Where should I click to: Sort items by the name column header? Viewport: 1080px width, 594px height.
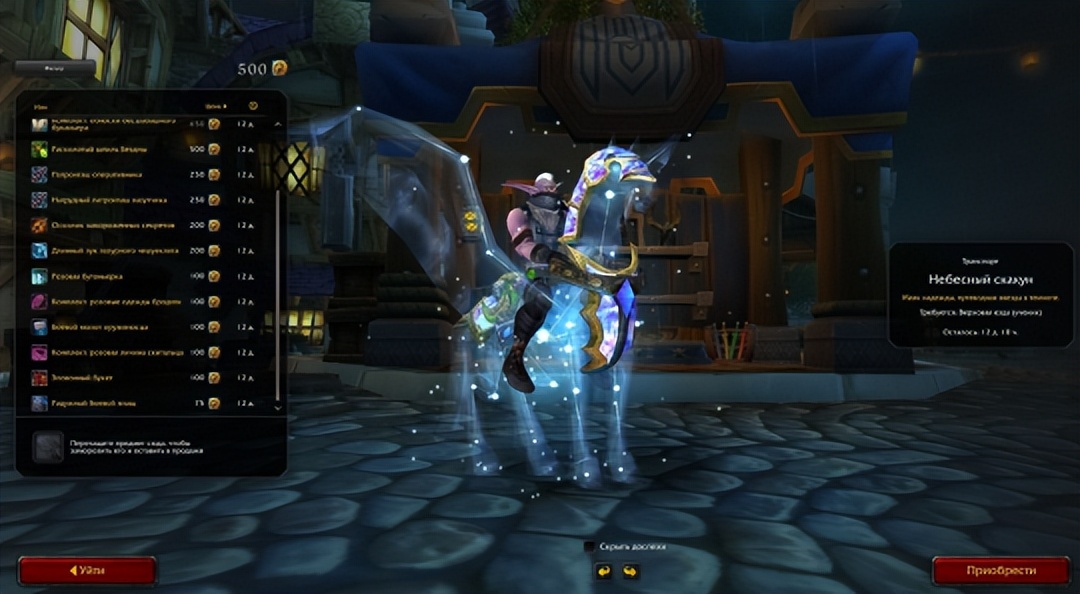(x=41, y=105)
